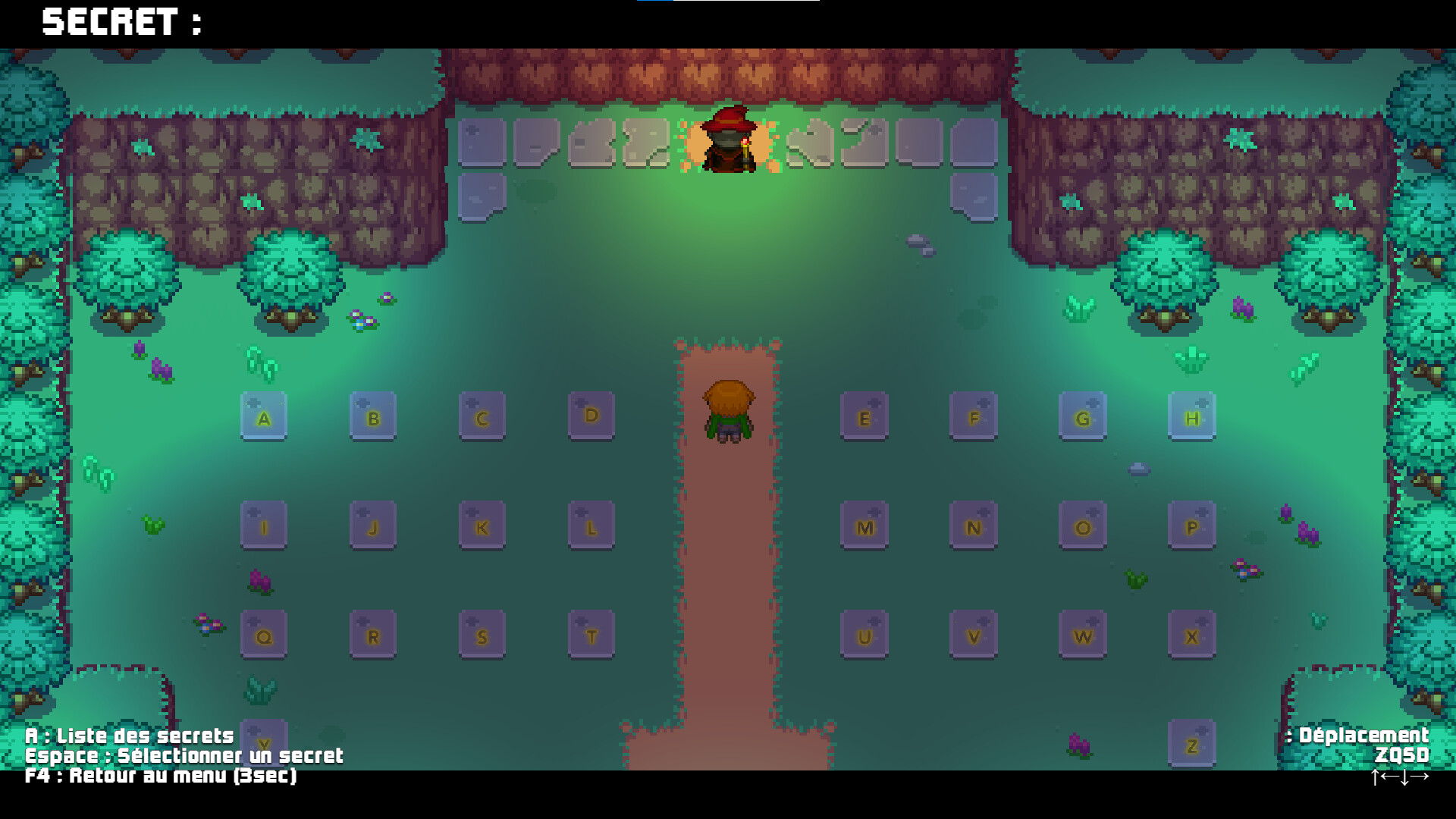Select the letter Q tile
Image resolution: width=1456 pixels, height=819 pixels.
point(263,635)
